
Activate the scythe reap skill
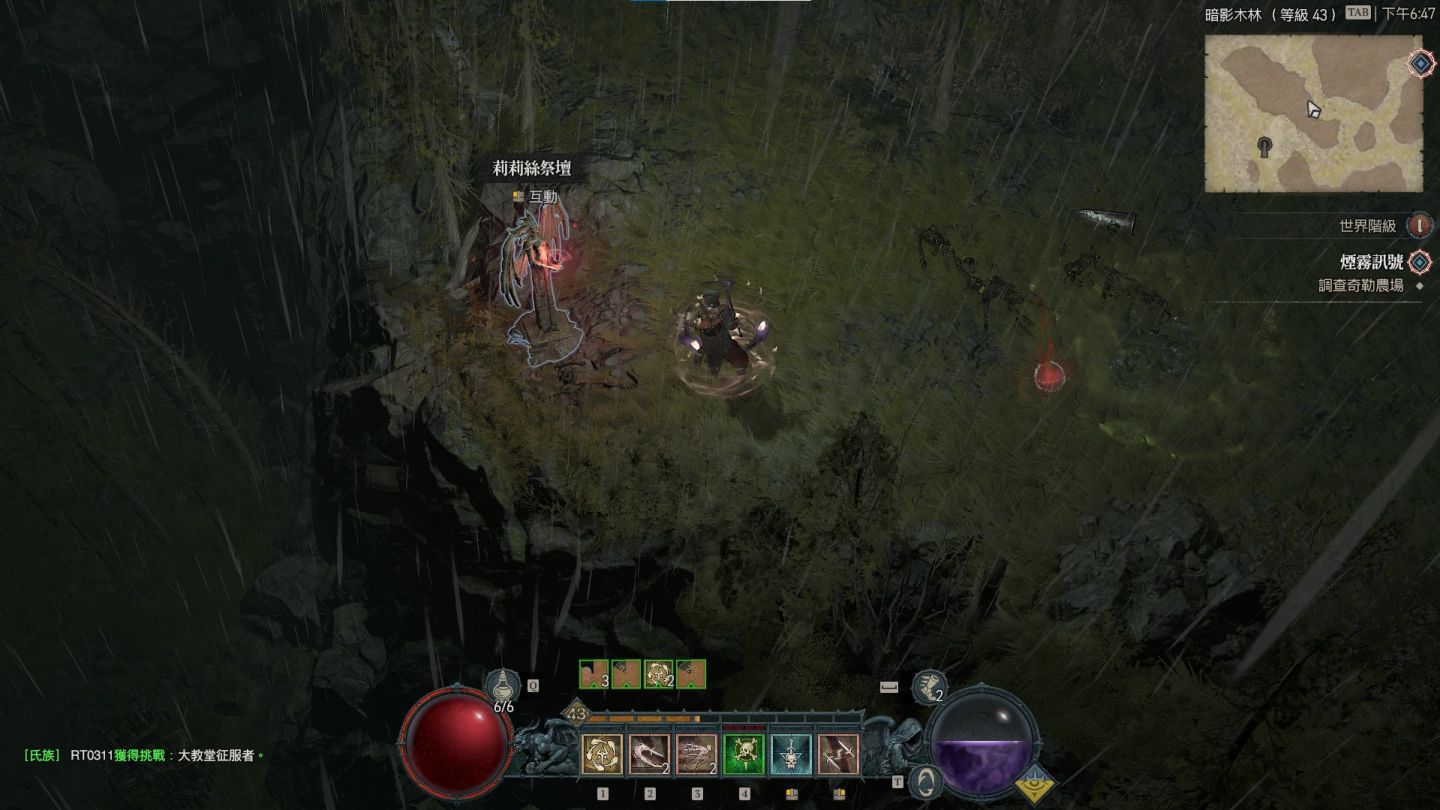[x=649, y=754]
